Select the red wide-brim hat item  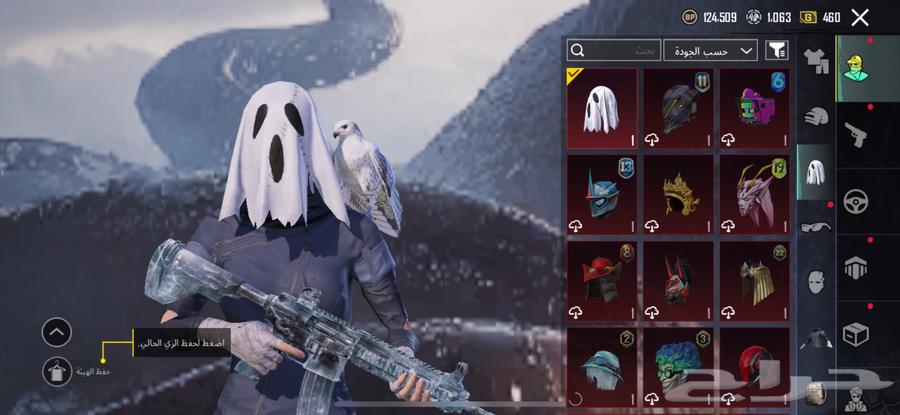[602, 280]
